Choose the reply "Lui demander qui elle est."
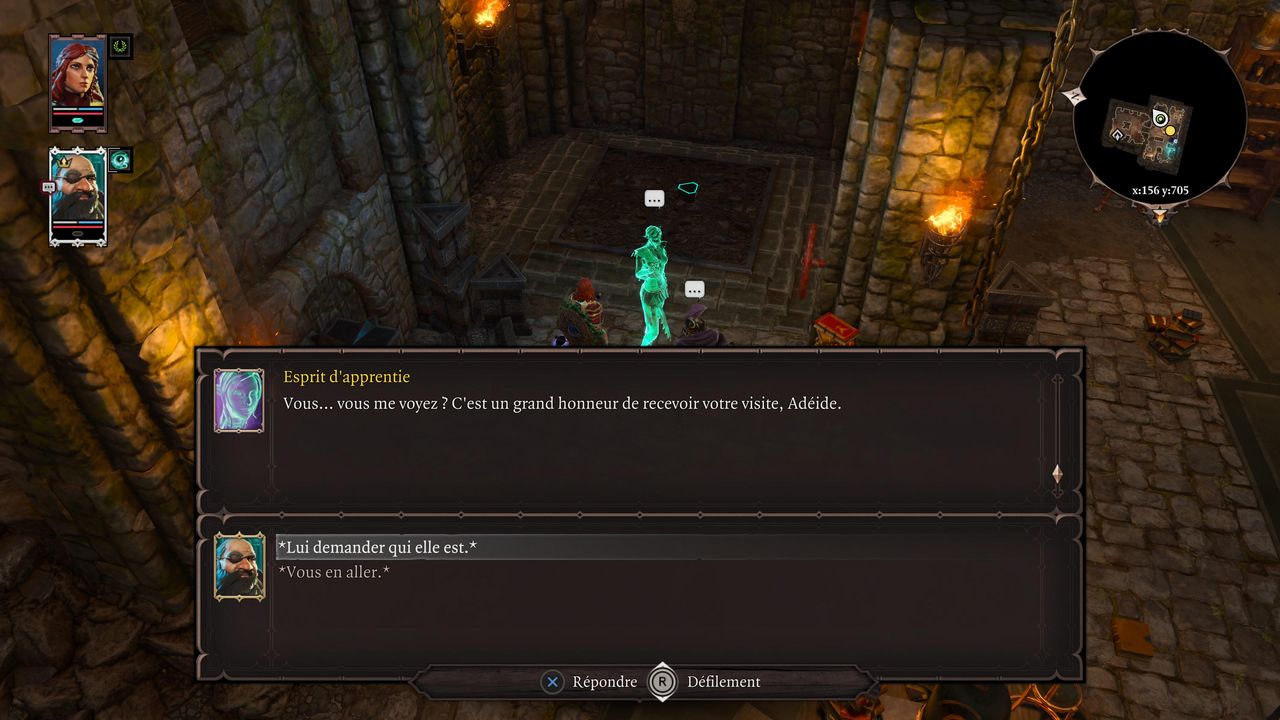The width and height of the screenshot is (1280, 720). click(x=376, y=548)
